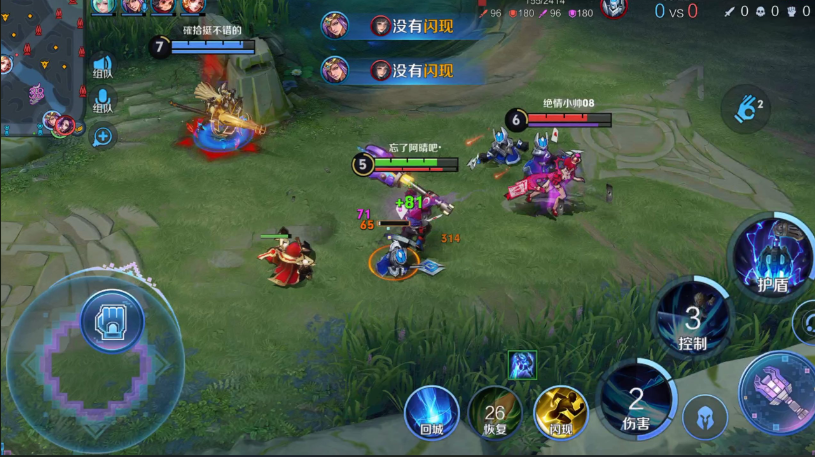Tap the hammer basic attack button
815x457 pixels.
click(781, 391)
